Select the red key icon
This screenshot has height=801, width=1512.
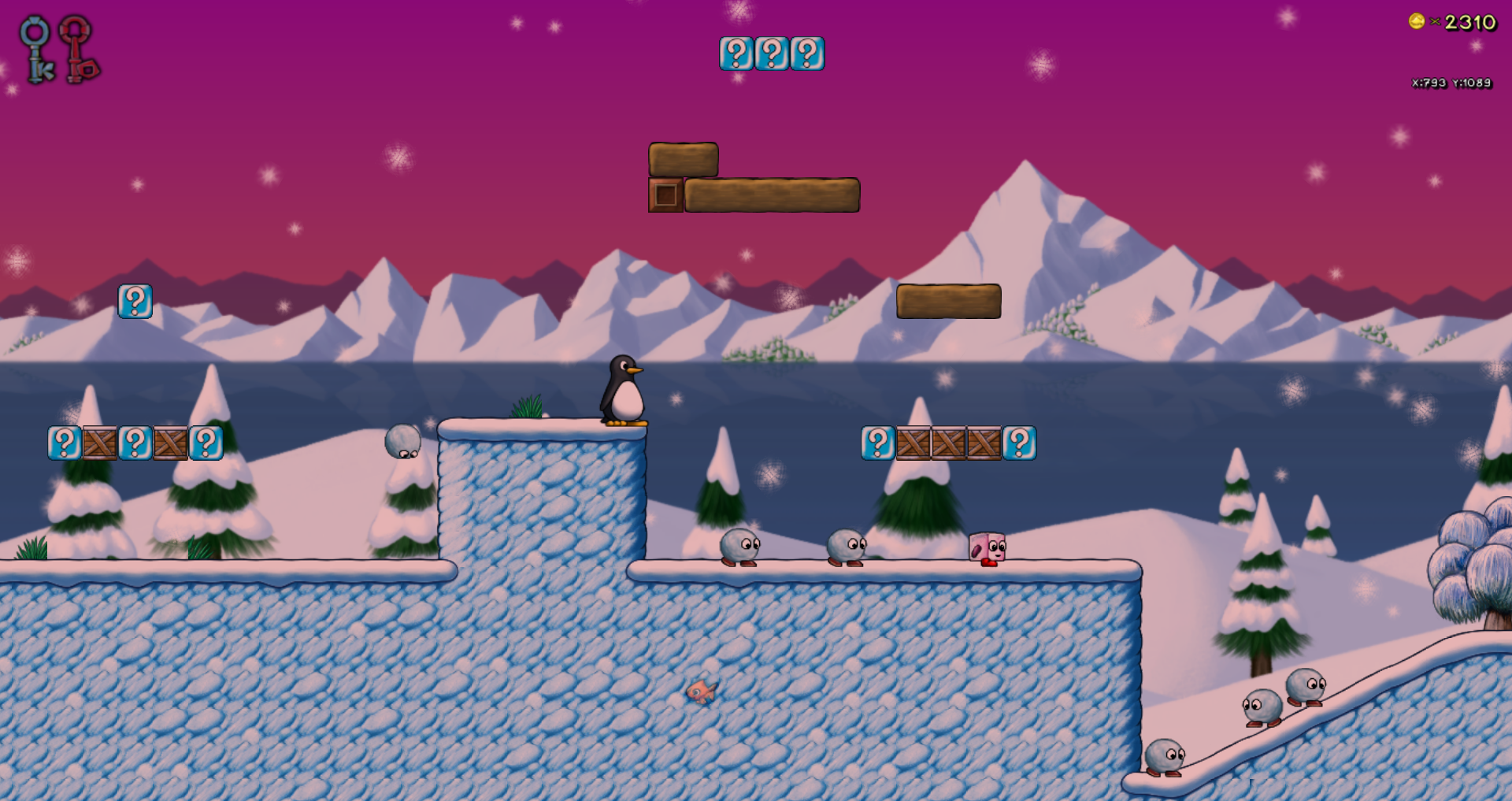coord(78,50)
